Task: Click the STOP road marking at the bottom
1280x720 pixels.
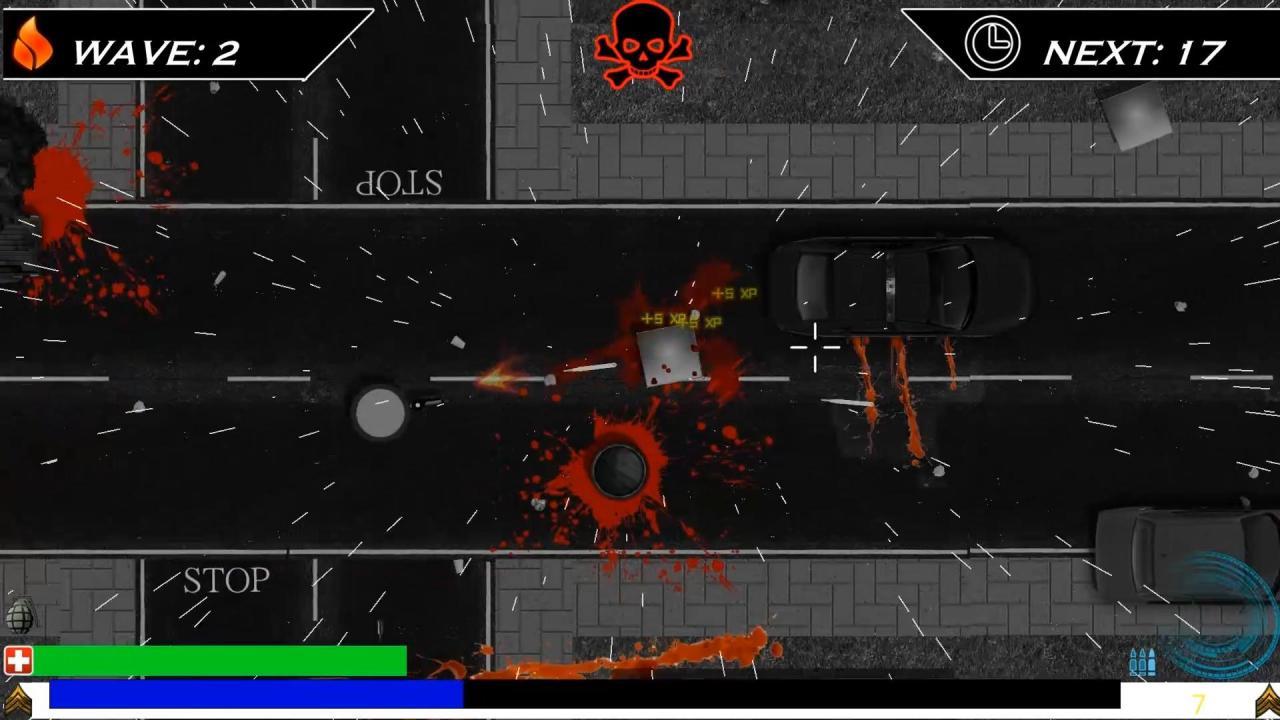Action: click(225, 581)
